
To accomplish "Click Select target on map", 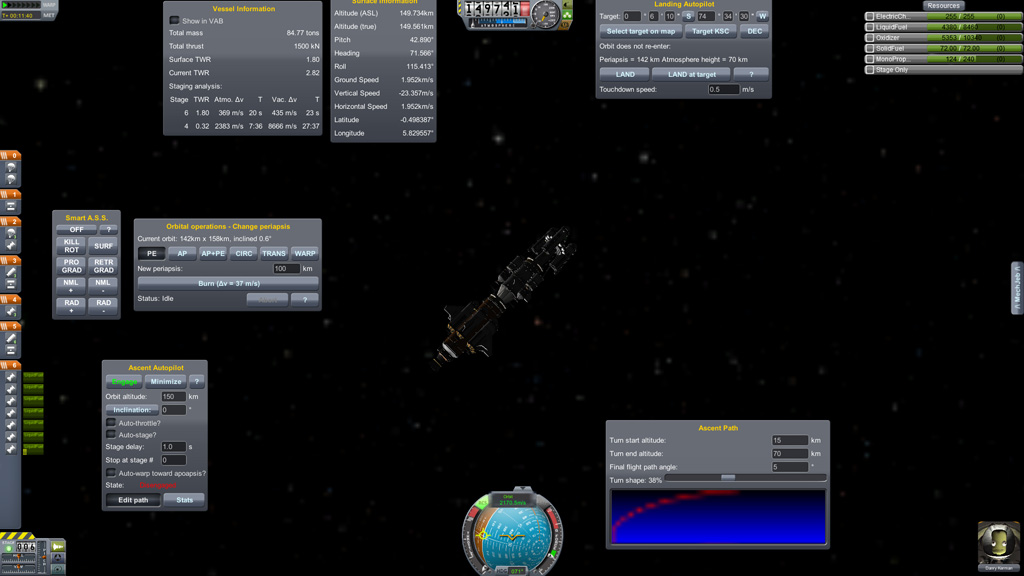I will pyautogui.click(x=640, y=31).
